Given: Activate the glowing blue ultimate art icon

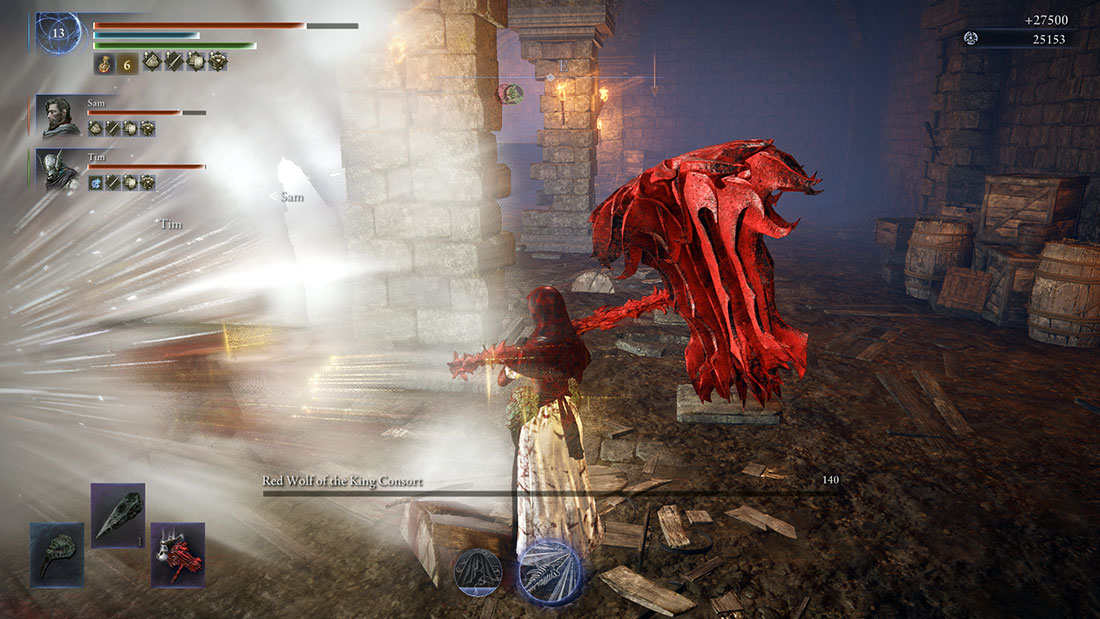Looking at the screenshot, I should (x=550, y=573).
